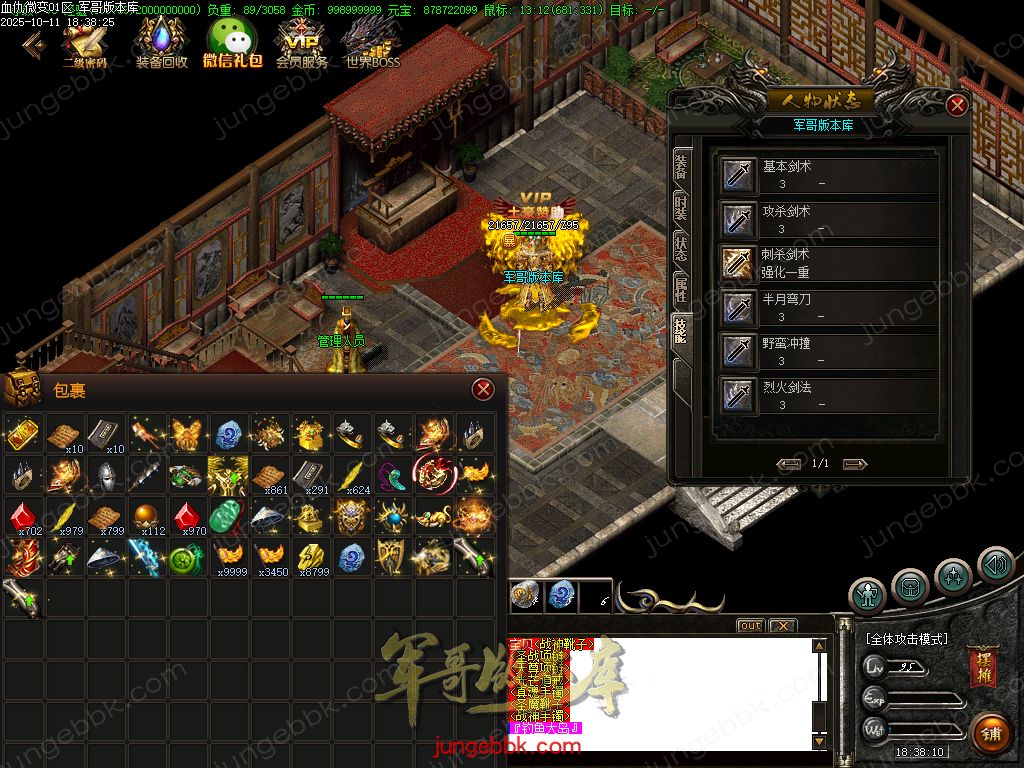
Task: Close the chat box with X button
Action: coord(782,626)
